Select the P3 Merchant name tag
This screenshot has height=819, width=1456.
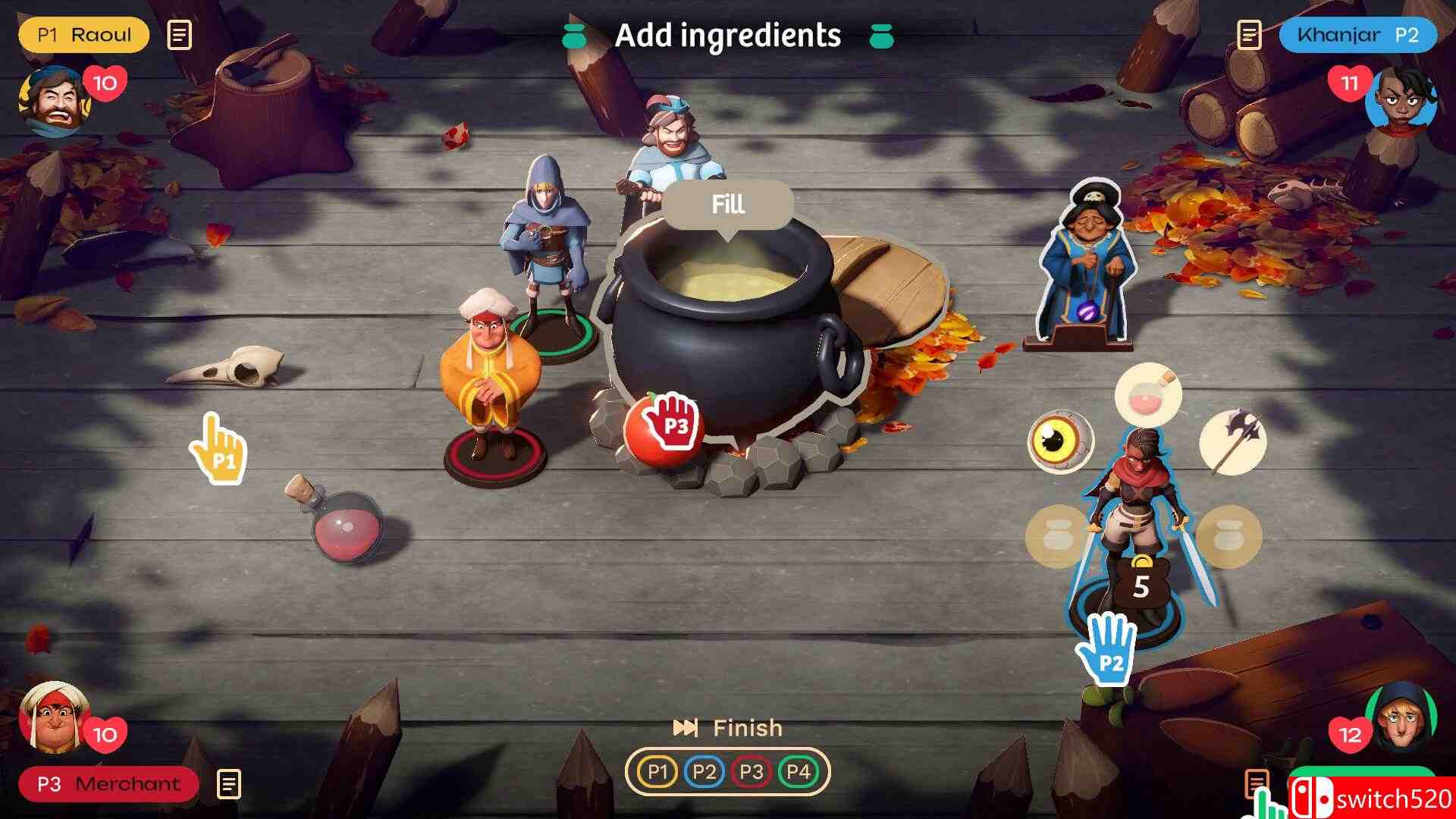(x=108, y=784)
